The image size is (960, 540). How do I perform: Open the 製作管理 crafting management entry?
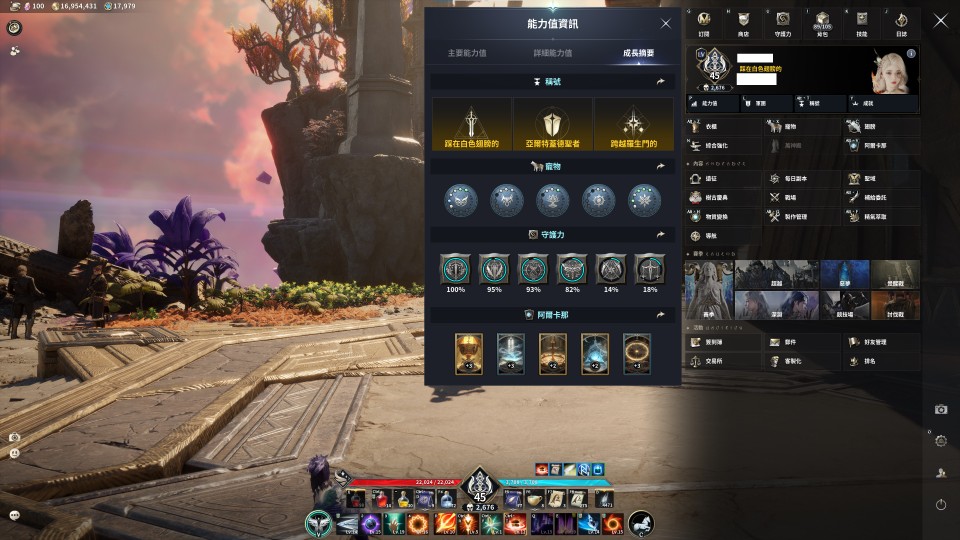pos(789,216)
